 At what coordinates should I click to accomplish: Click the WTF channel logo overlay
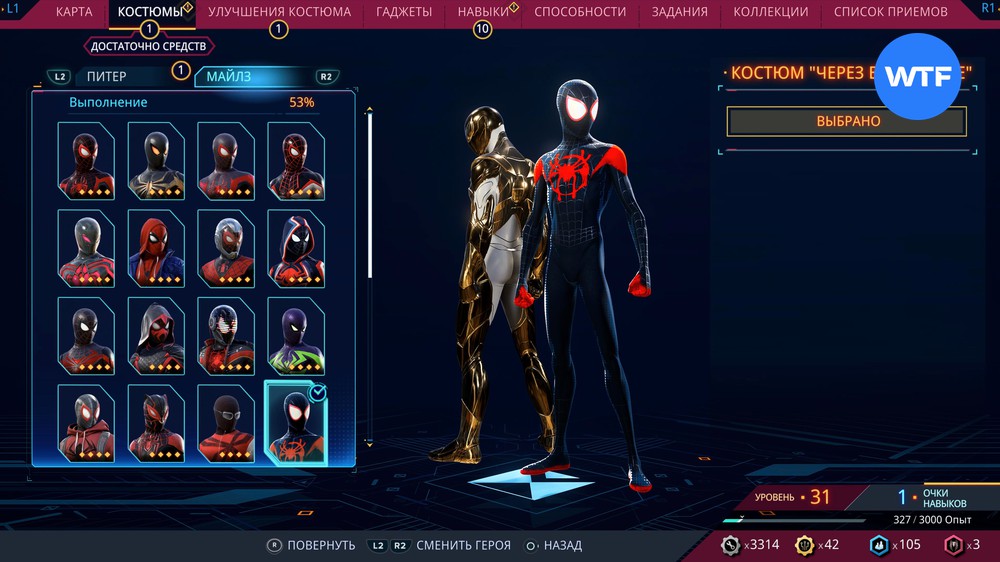917,77
